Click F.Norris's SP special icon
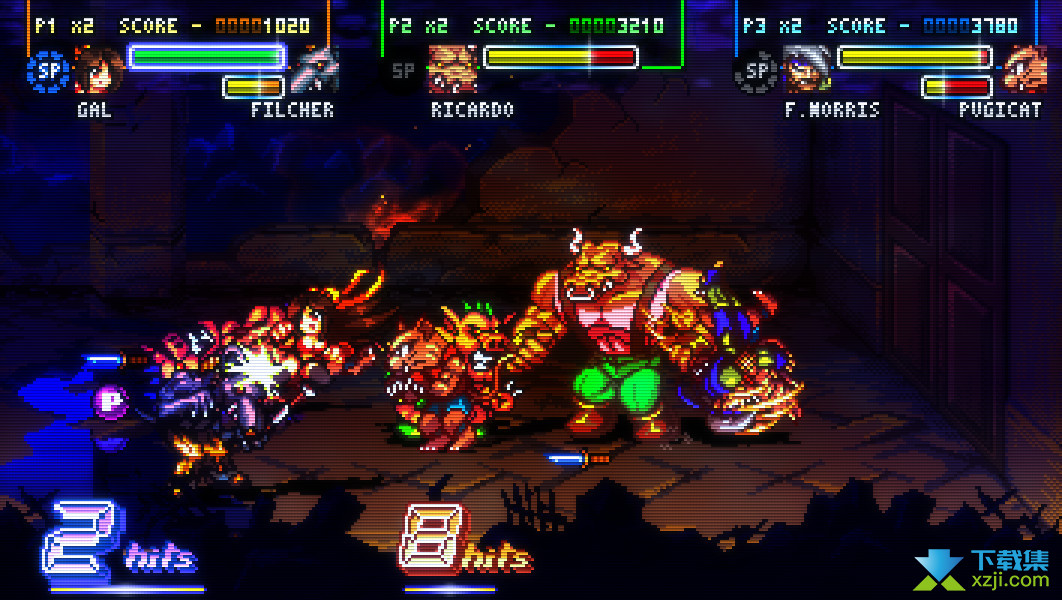 [x=757, y=70]
